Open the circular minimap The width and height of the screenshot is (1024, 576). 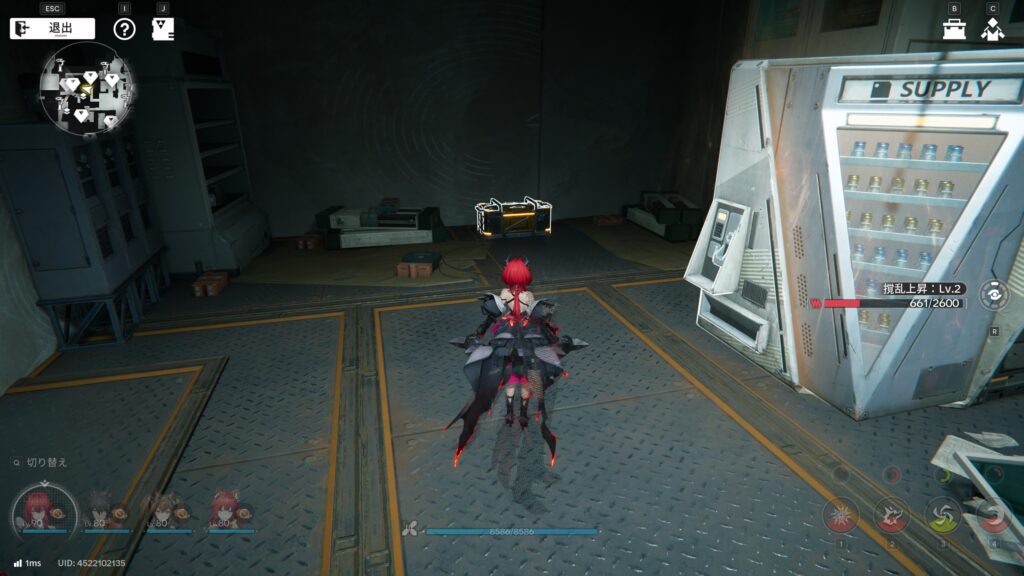tap(87, 89)
